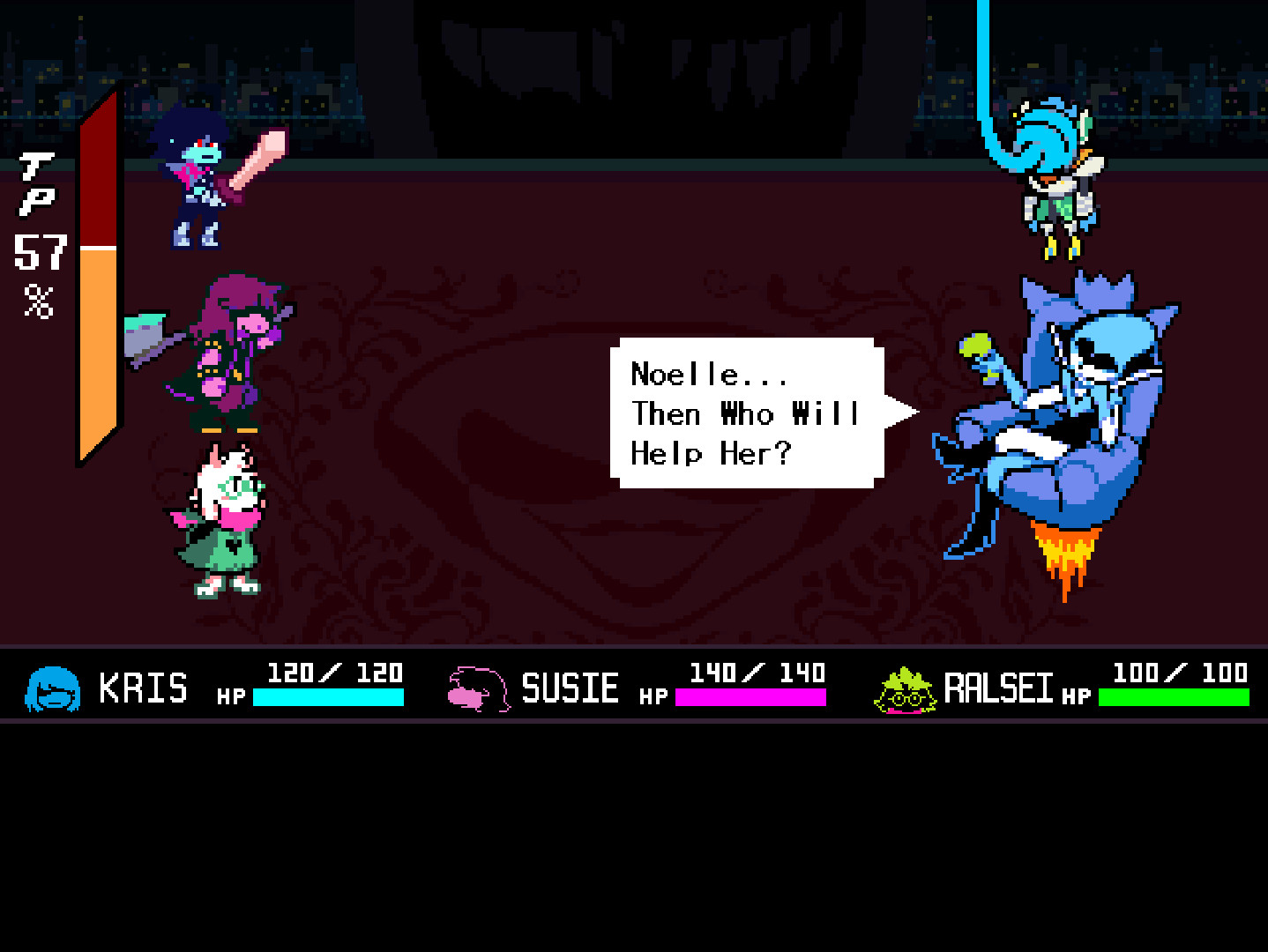Click Ralsei's green HP bar
The height and width of the screenshot is (952, 1268).
point(1173,699)
